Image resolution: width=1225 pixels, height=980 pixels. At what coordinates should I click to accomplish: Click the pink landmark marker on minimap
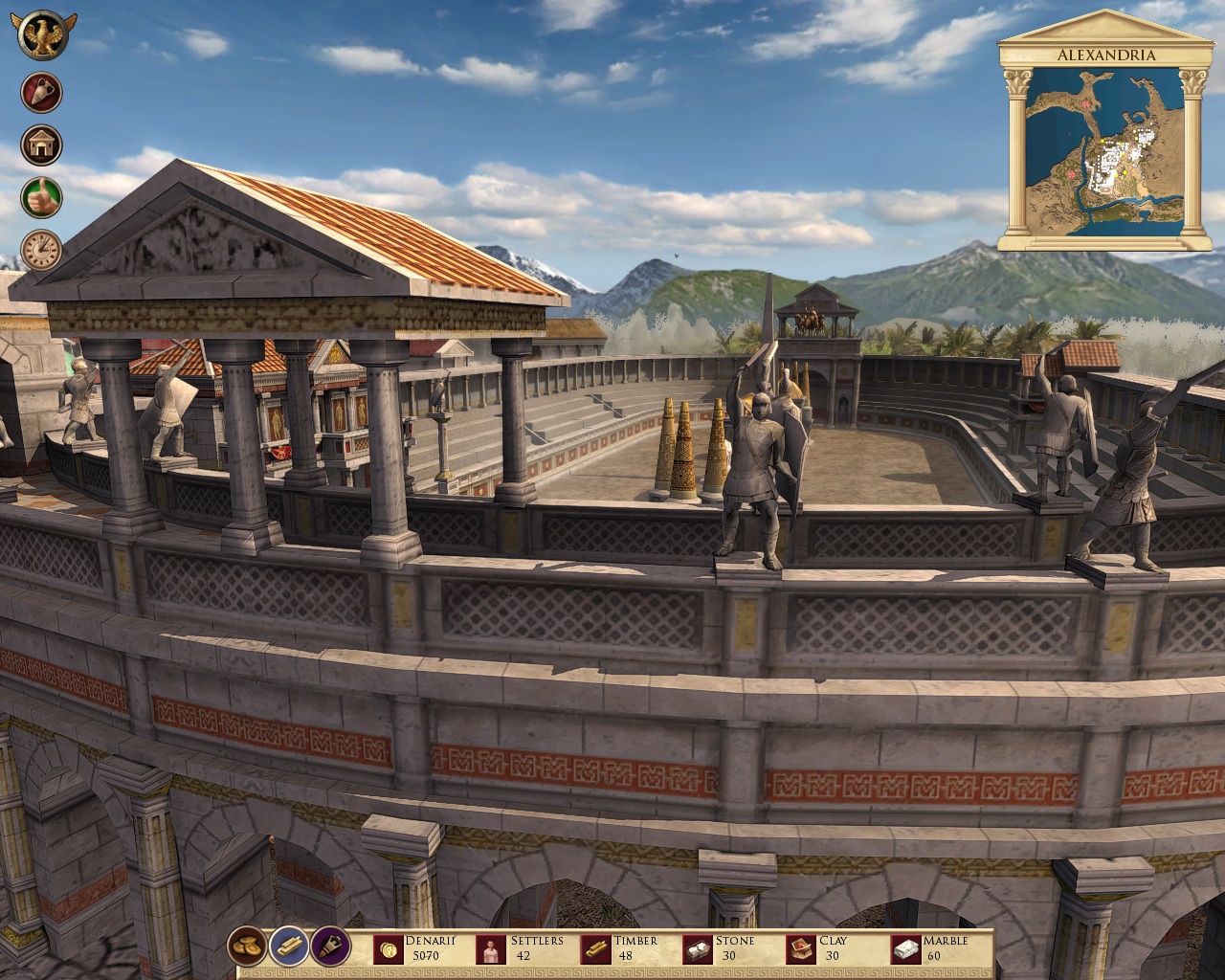click(1085, 103)
